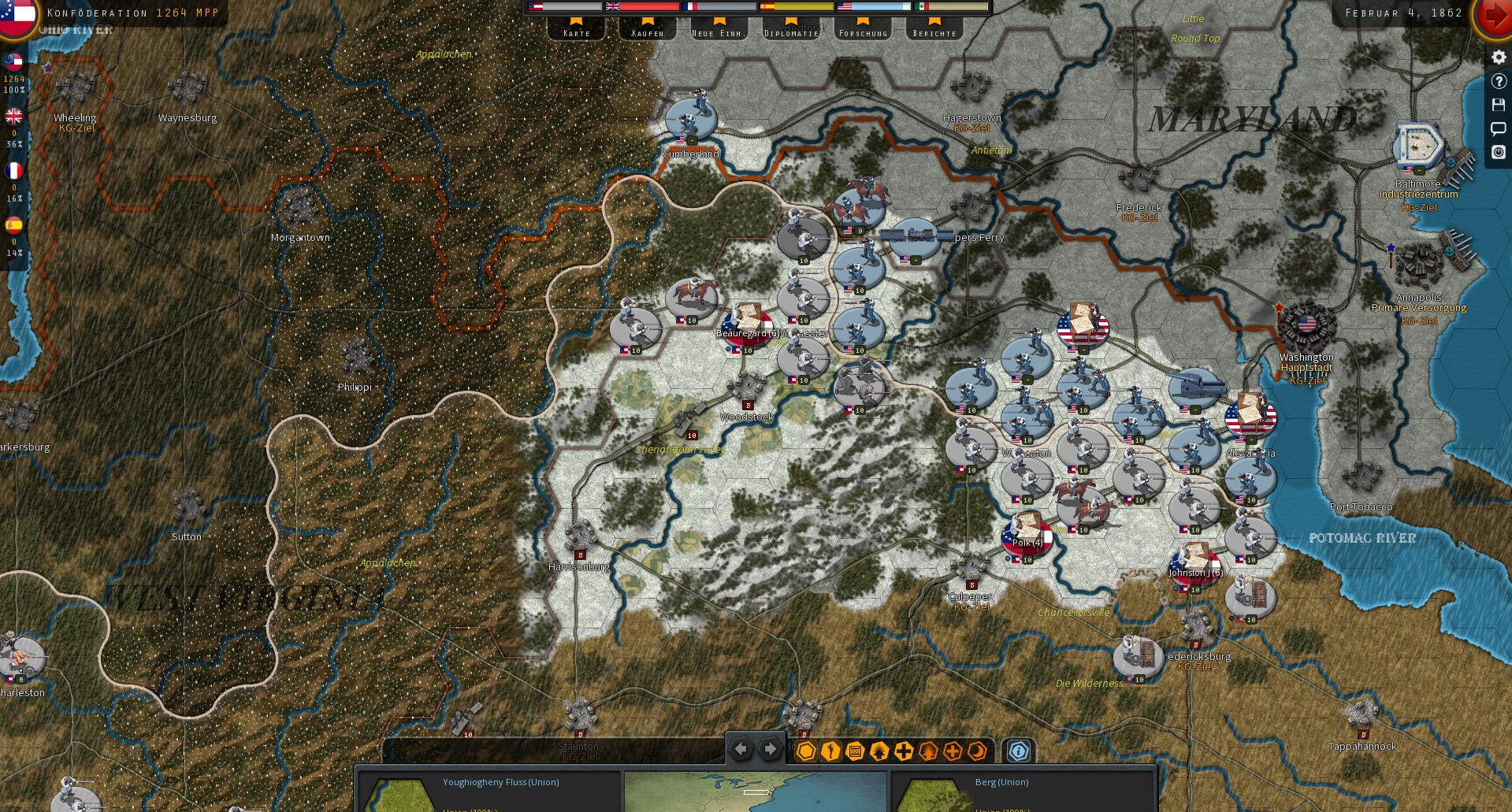1512x812 pixels.
Task: Select the hexagon grid overlay icon
Action: click(x=806, y=751)
